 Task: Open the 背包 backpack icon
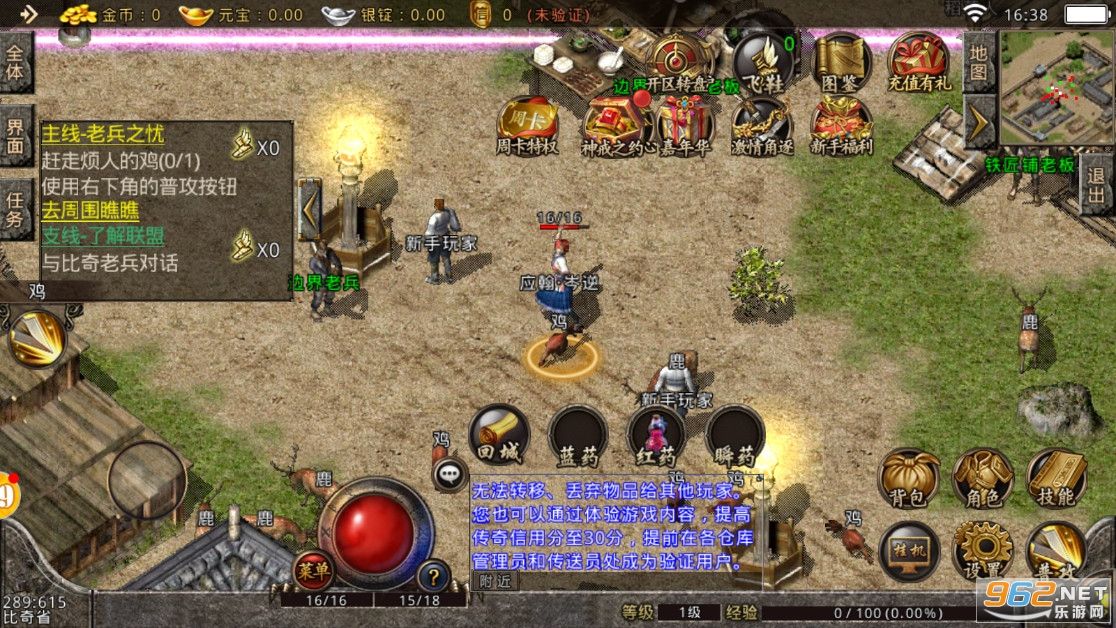pos(909,477)
